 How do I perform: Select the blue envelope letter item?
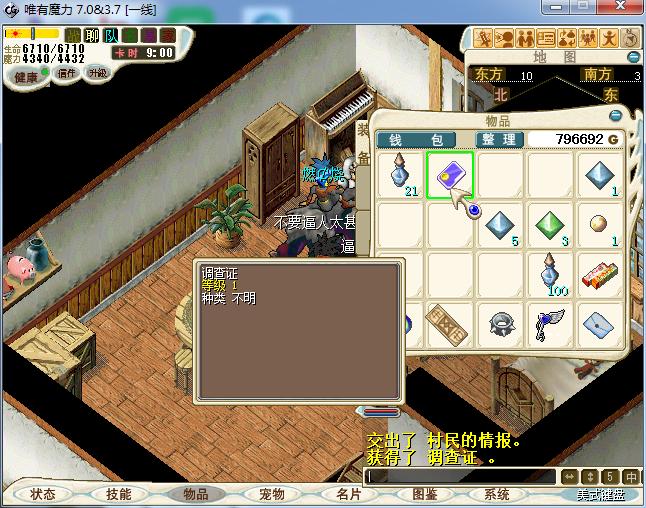coord(600,322)
